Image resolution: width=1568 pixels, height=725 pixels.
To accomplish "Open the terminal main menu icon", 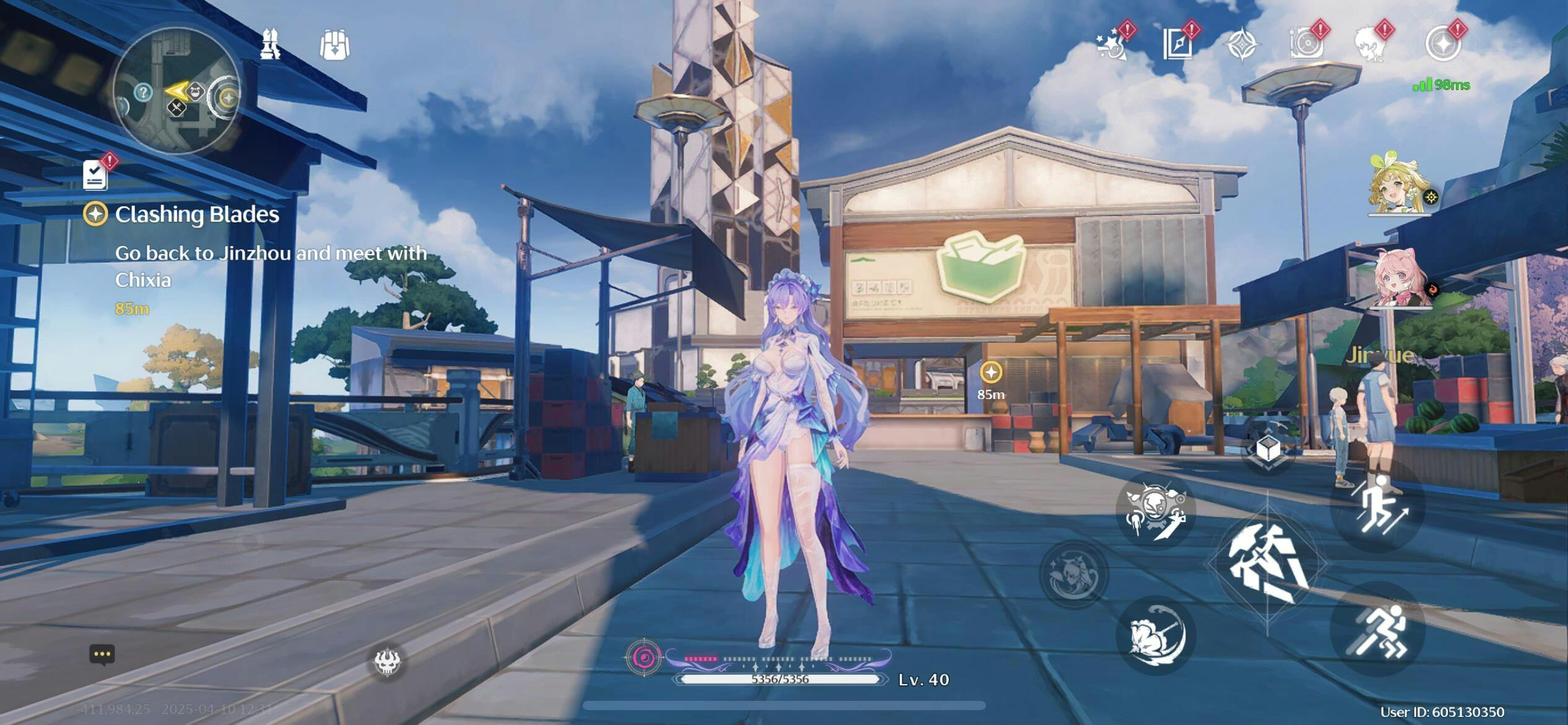I will 1443,45.
